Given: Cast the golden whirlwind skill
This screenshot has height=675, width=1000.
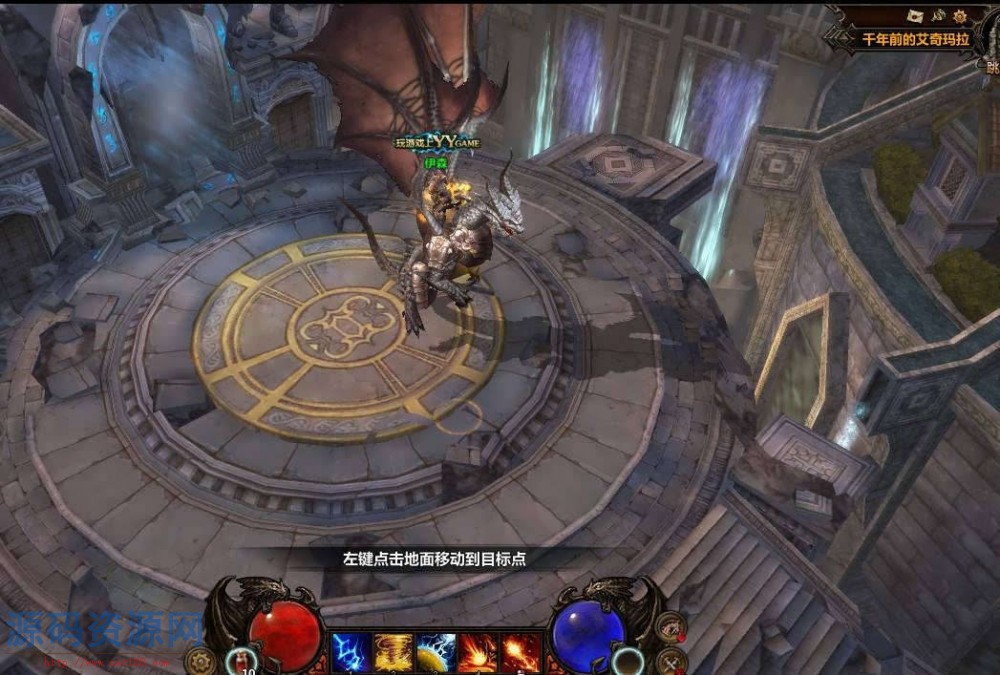Looking at the screenshot, I should [x=393, y=653].
